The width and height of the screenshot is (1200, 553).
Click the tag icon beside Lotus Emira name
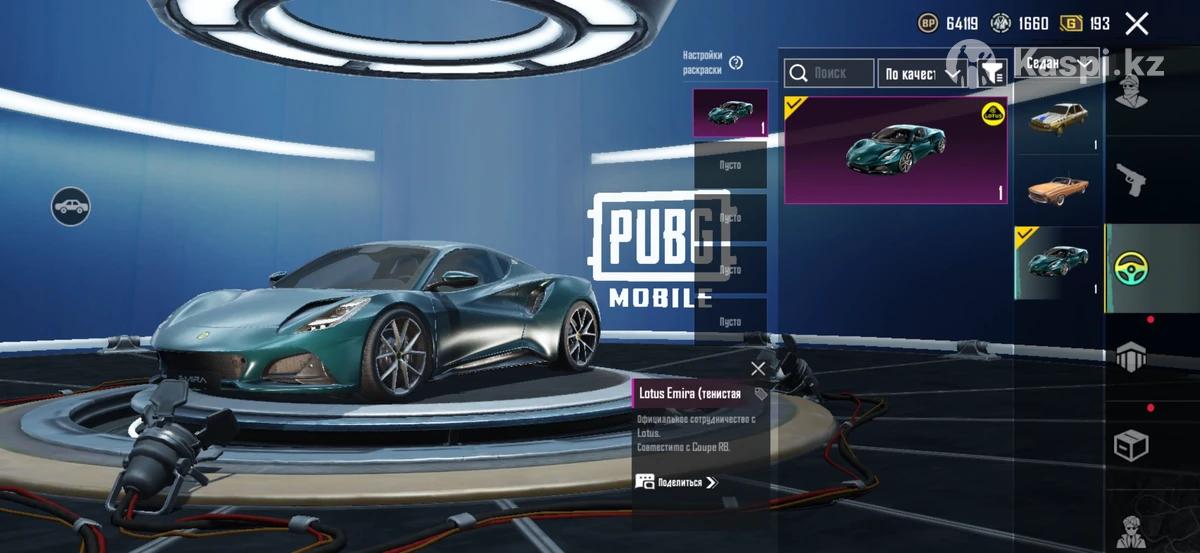[760, 395]
